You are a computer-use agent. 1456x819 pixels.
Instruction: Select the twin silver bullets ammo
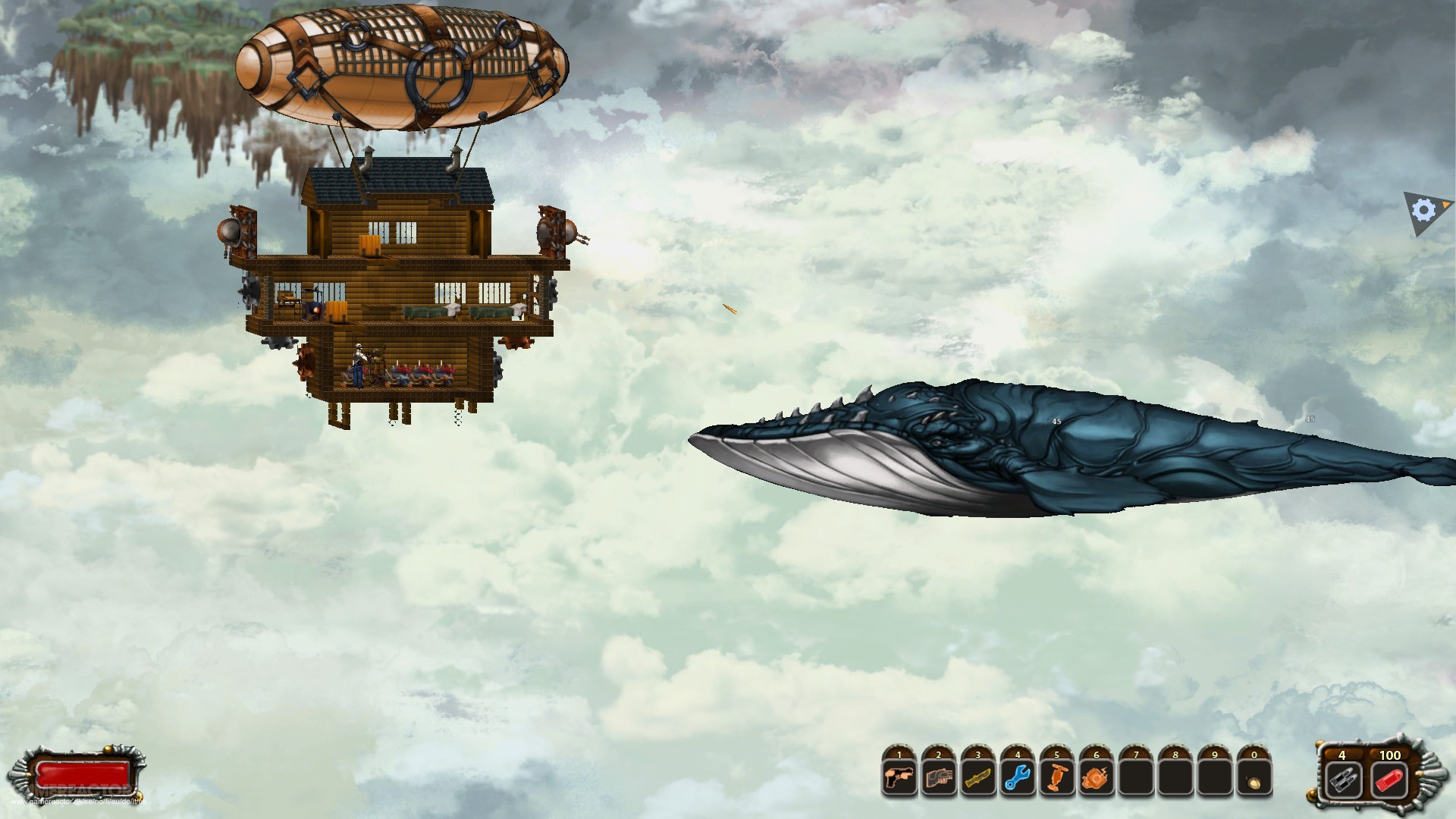[1342, 780]
